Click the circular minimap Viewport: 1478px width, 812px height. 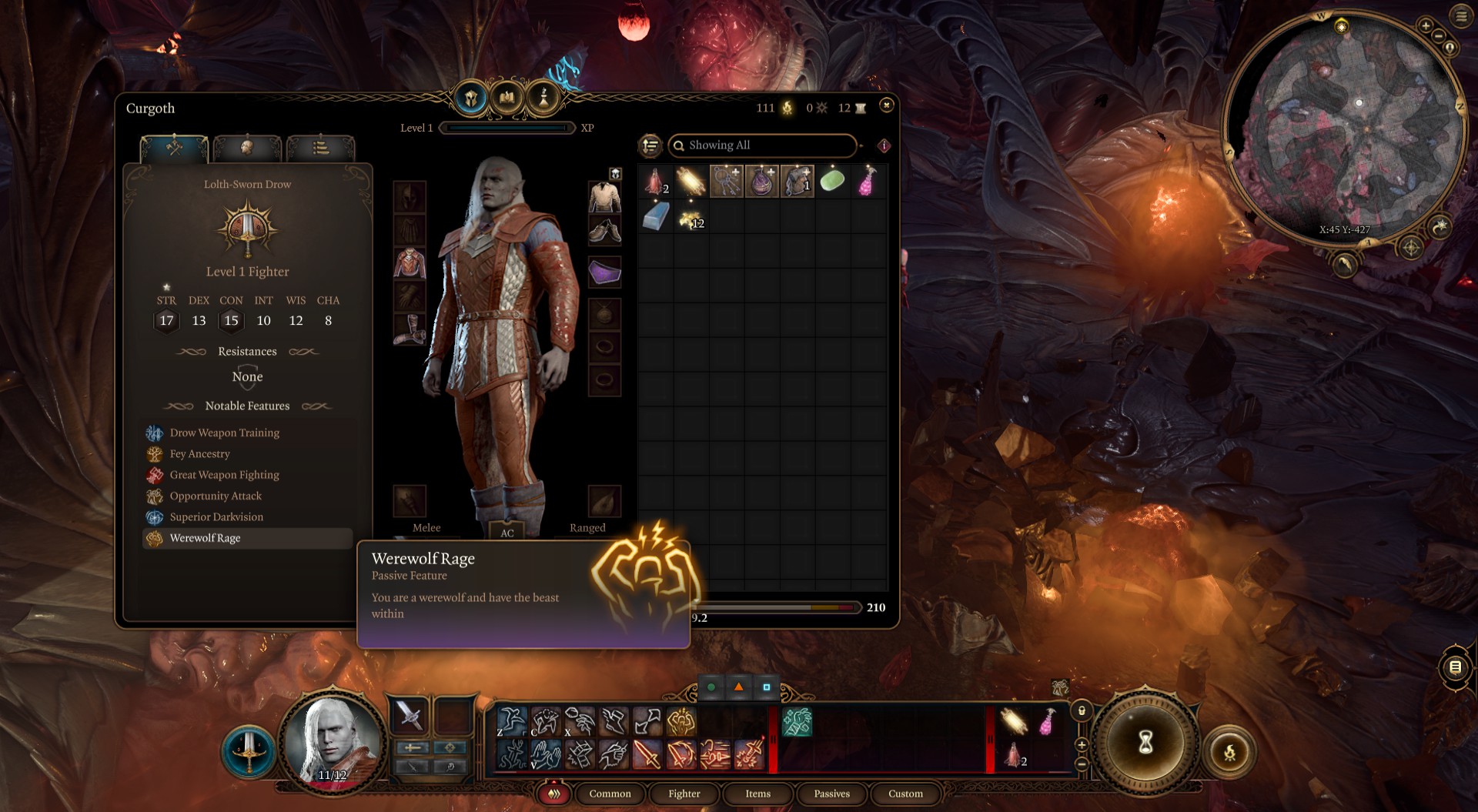point(1343,127)
